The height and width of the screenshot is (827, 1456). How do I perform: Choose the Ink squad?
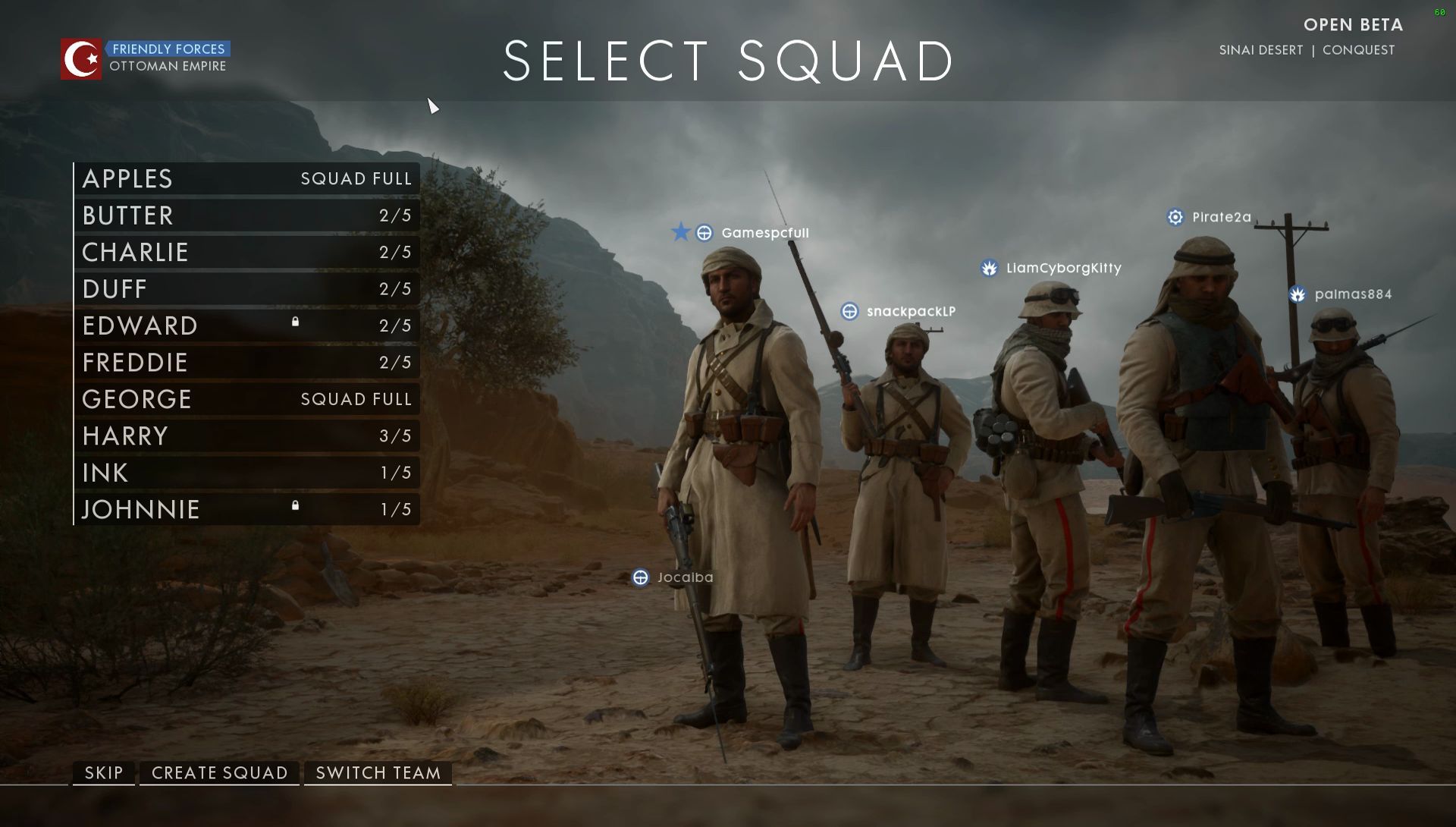click(x=247, y=473)
